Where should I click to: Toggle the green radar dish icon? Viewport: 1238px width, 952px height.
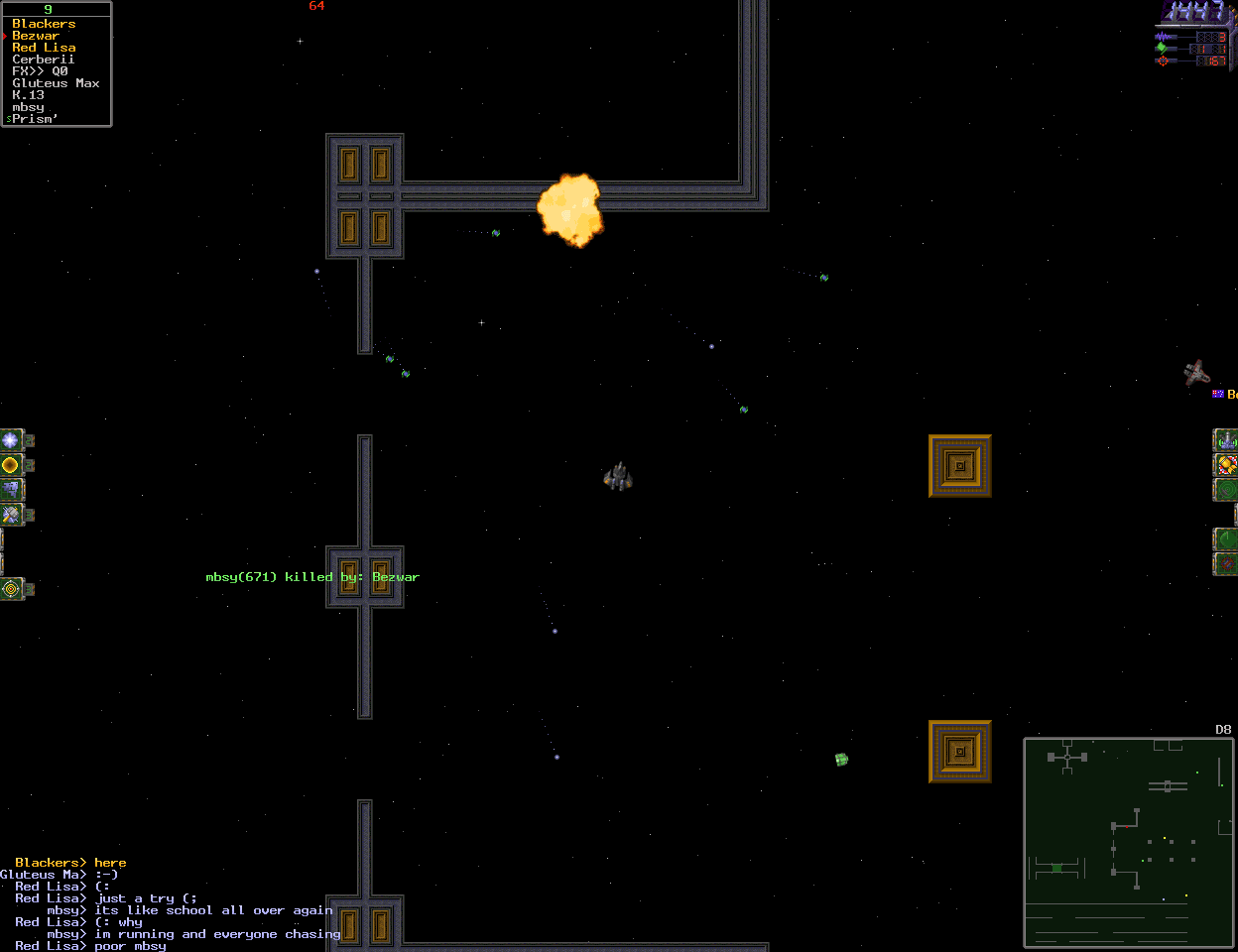(1226, 490)
